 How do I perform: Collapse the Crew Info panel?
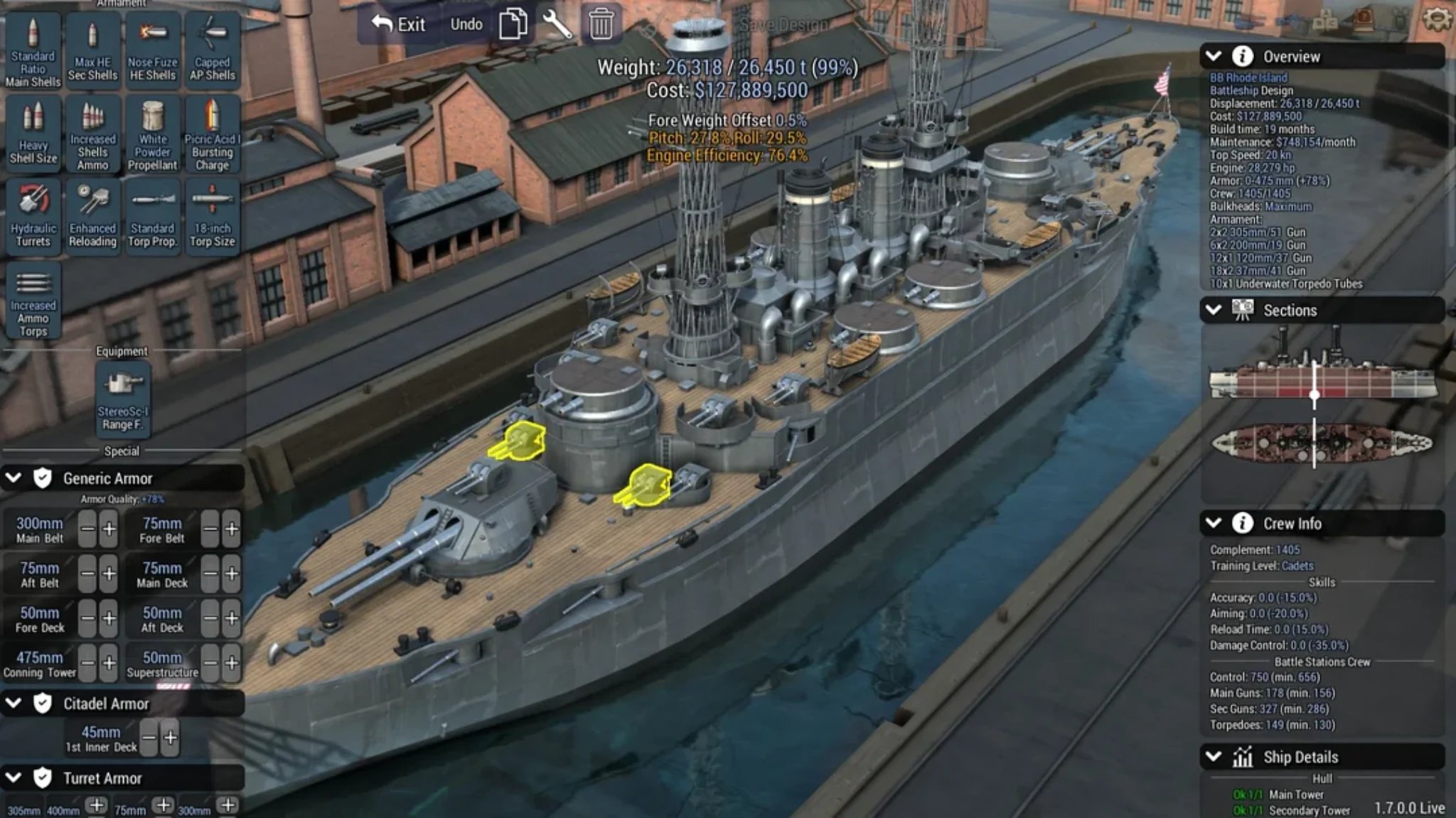(x=1214, y=524)
